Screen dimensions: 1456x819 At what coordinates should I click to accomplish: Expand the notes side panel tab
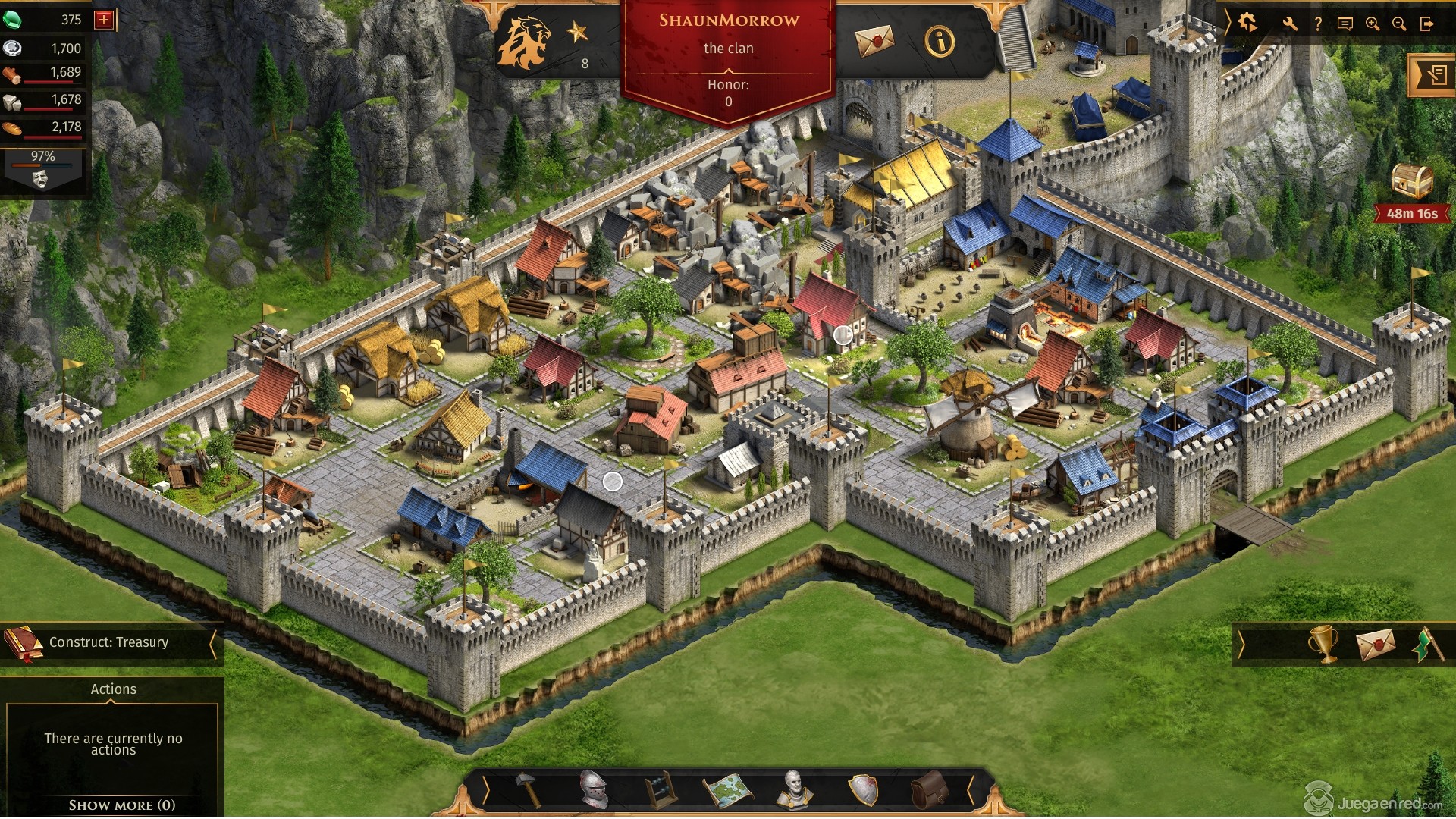tap(1433, 75)
